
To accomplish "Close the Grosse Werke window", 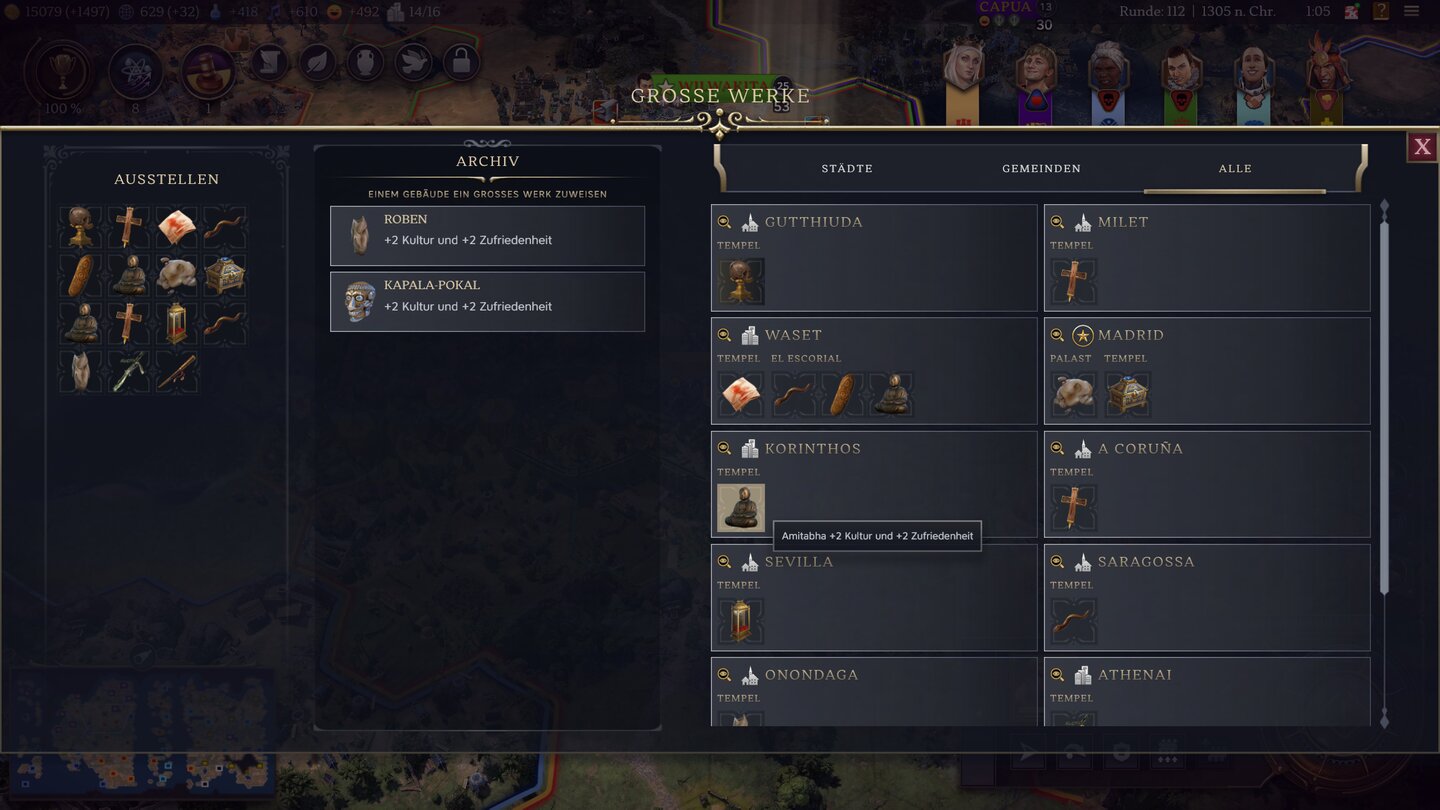I will coord(1422,148).
